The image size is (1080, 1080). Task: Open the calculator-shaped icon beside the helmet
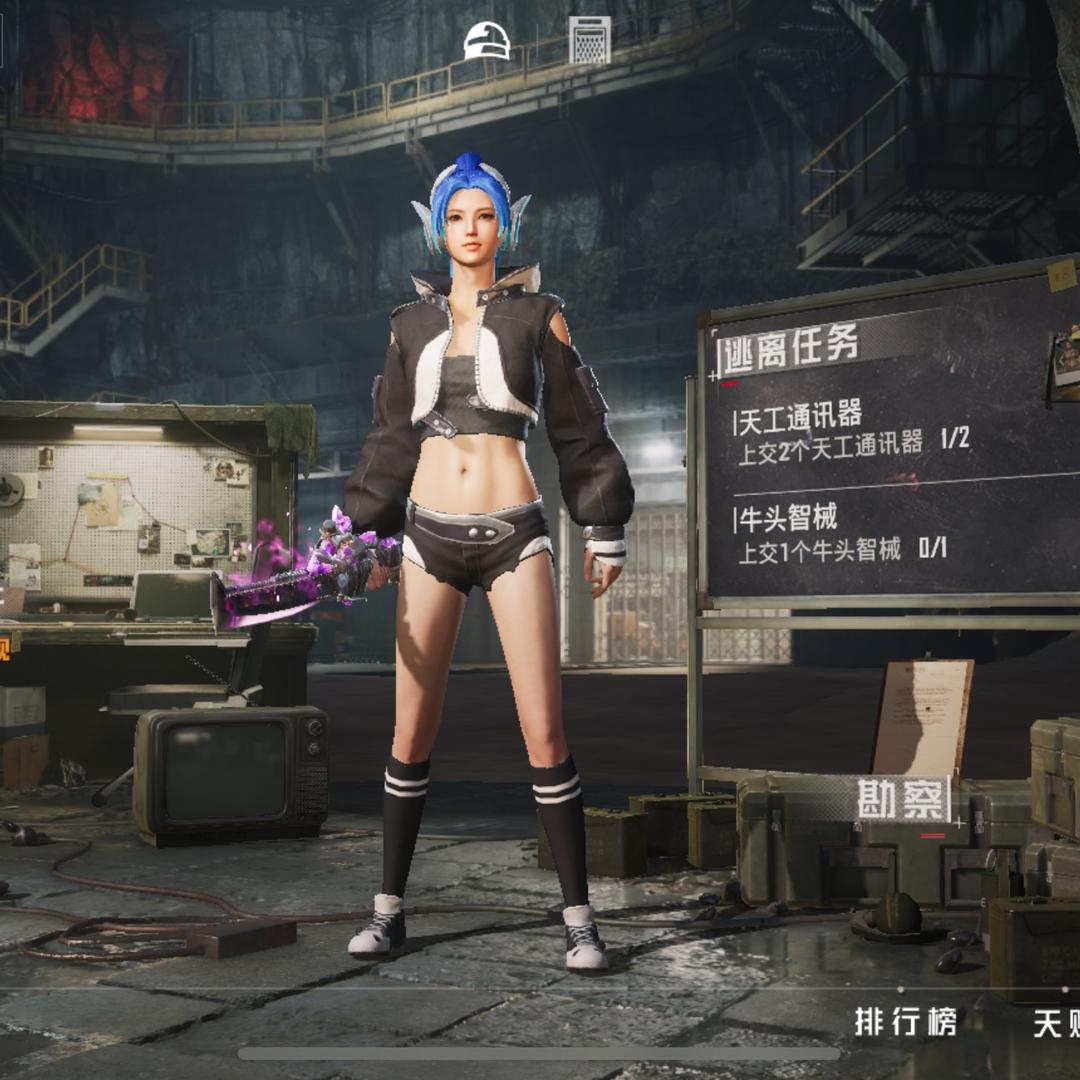pos(590,41)
